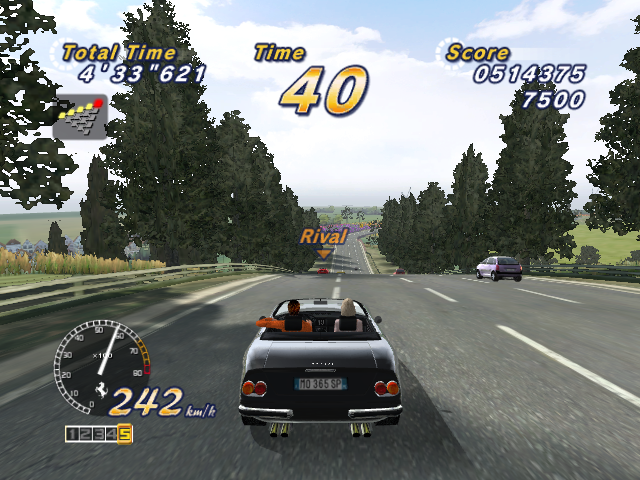Click the stage route map icon
This screenshot has height=480, width=640.
point(80,117)
